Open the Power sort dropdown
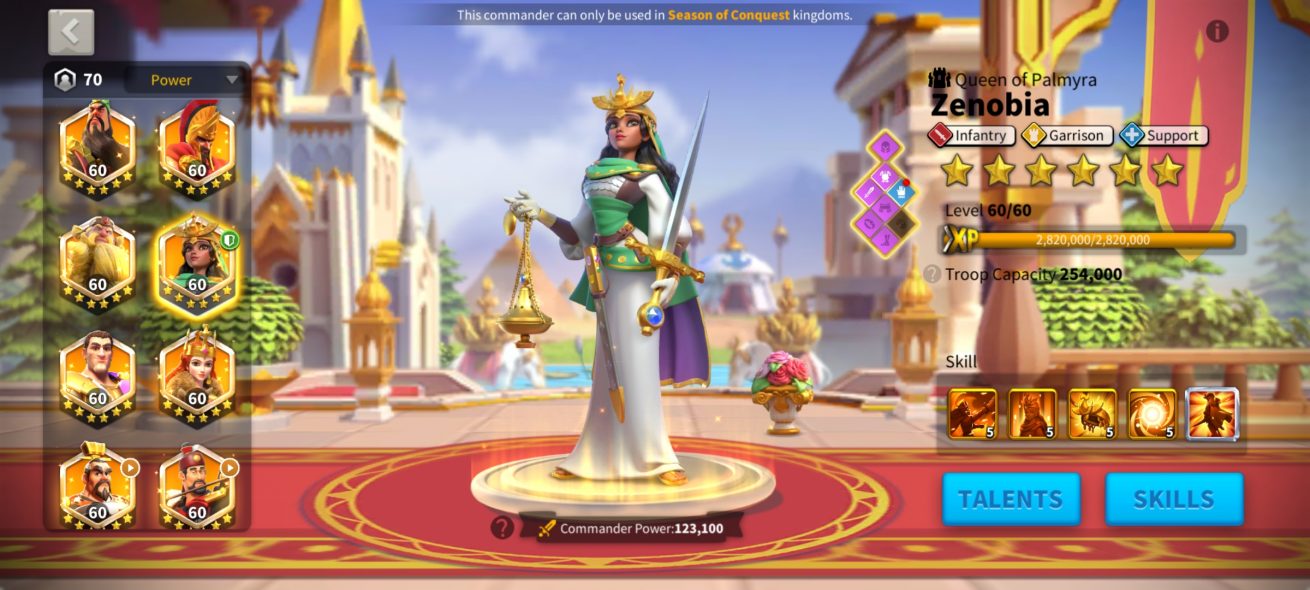 [x=186, y=80]
